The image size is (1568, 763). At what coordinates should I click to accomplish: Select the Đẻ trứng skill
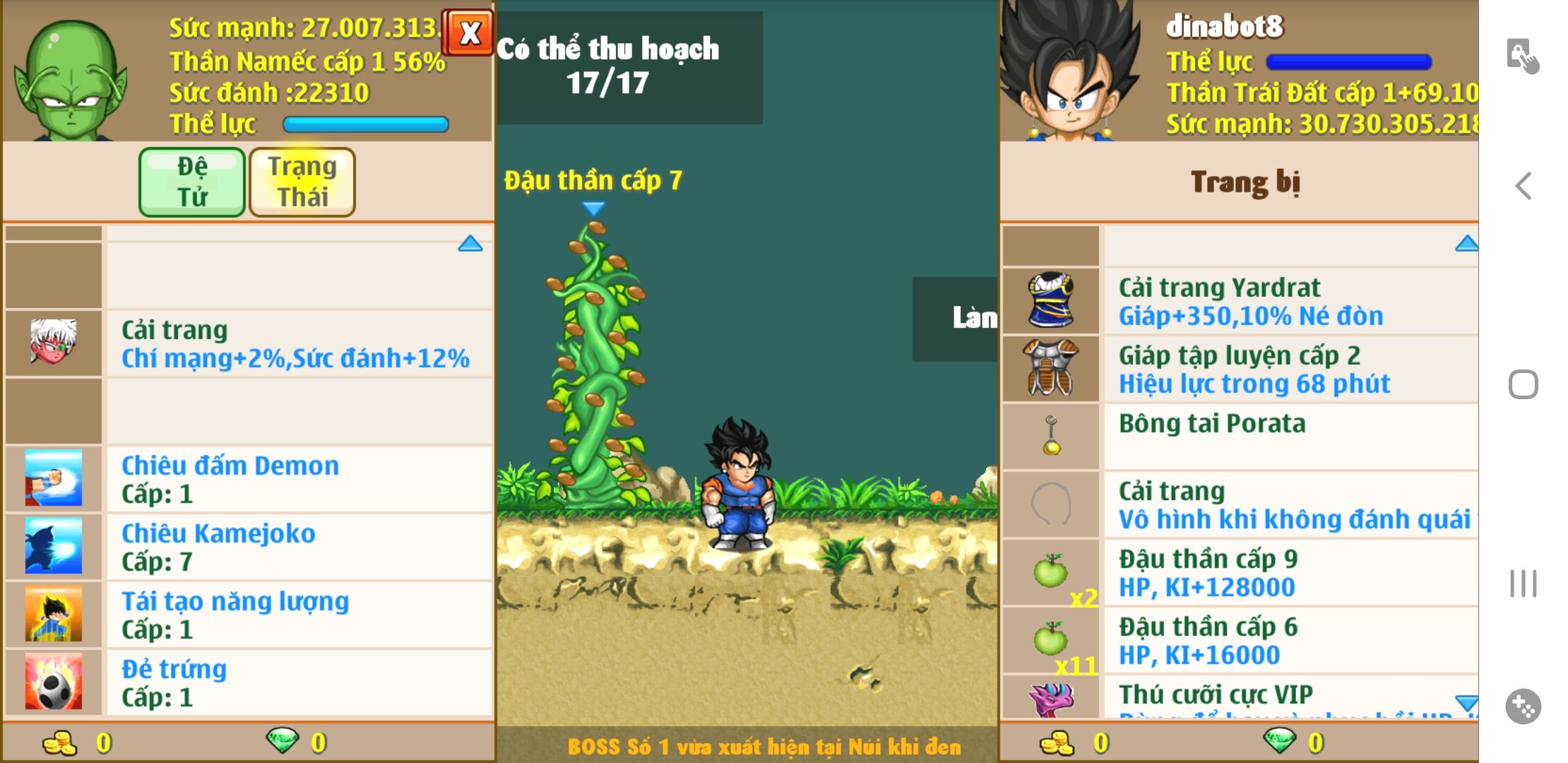tap(297, 682)
